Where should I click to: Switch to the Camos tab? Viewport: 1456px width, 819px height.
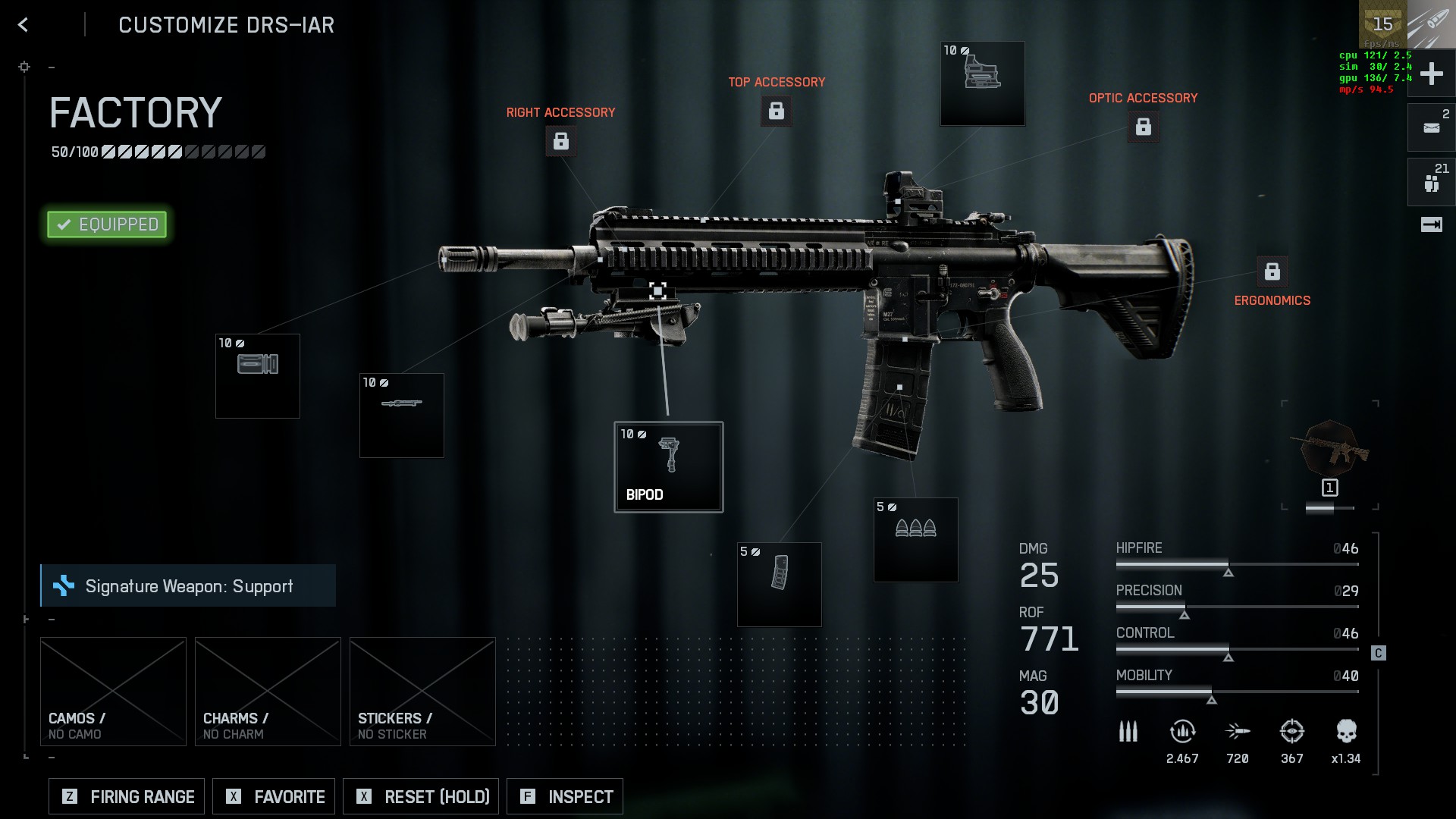(x=113, y=690)
